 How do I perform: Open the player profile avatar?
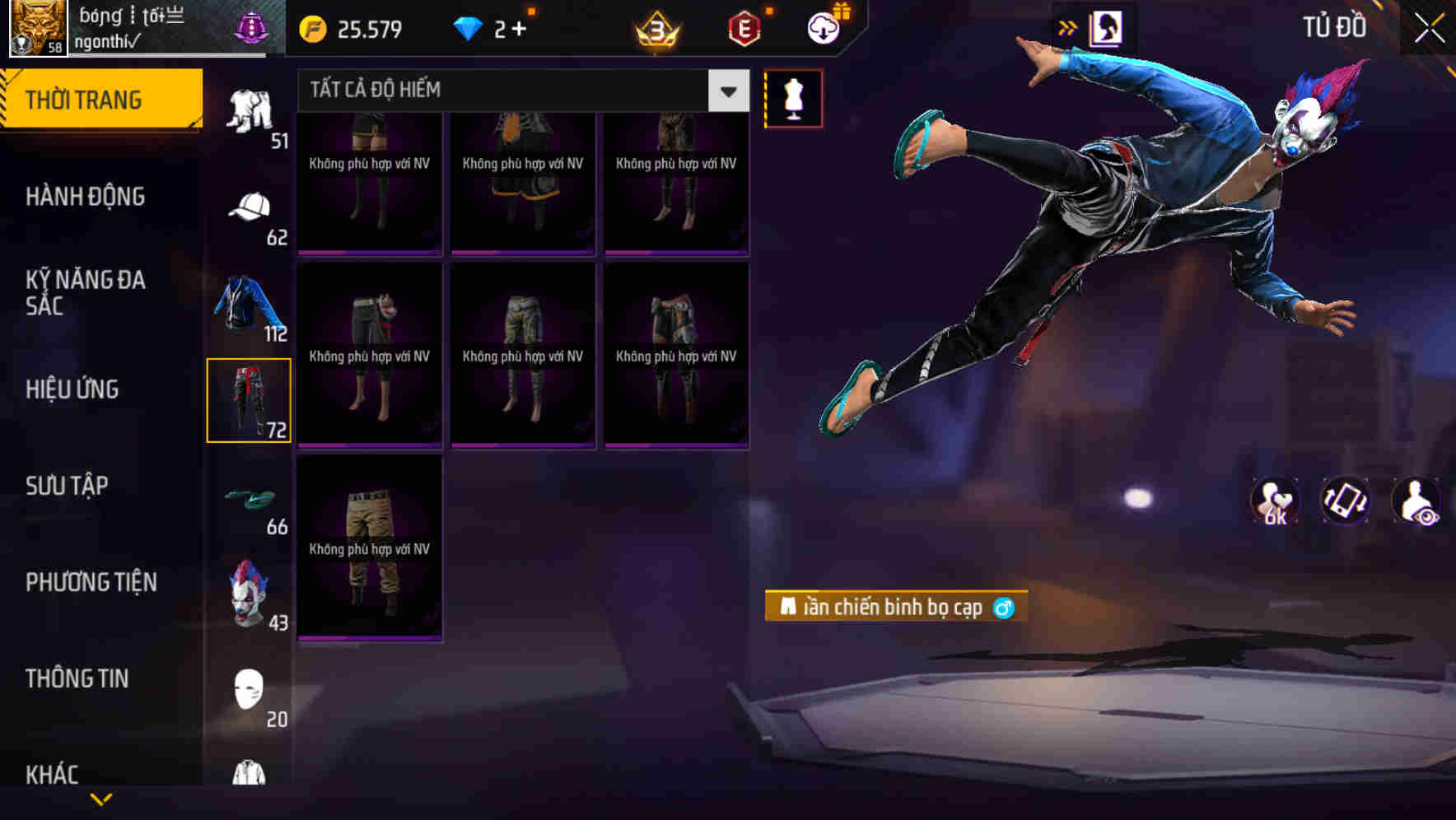36,27
